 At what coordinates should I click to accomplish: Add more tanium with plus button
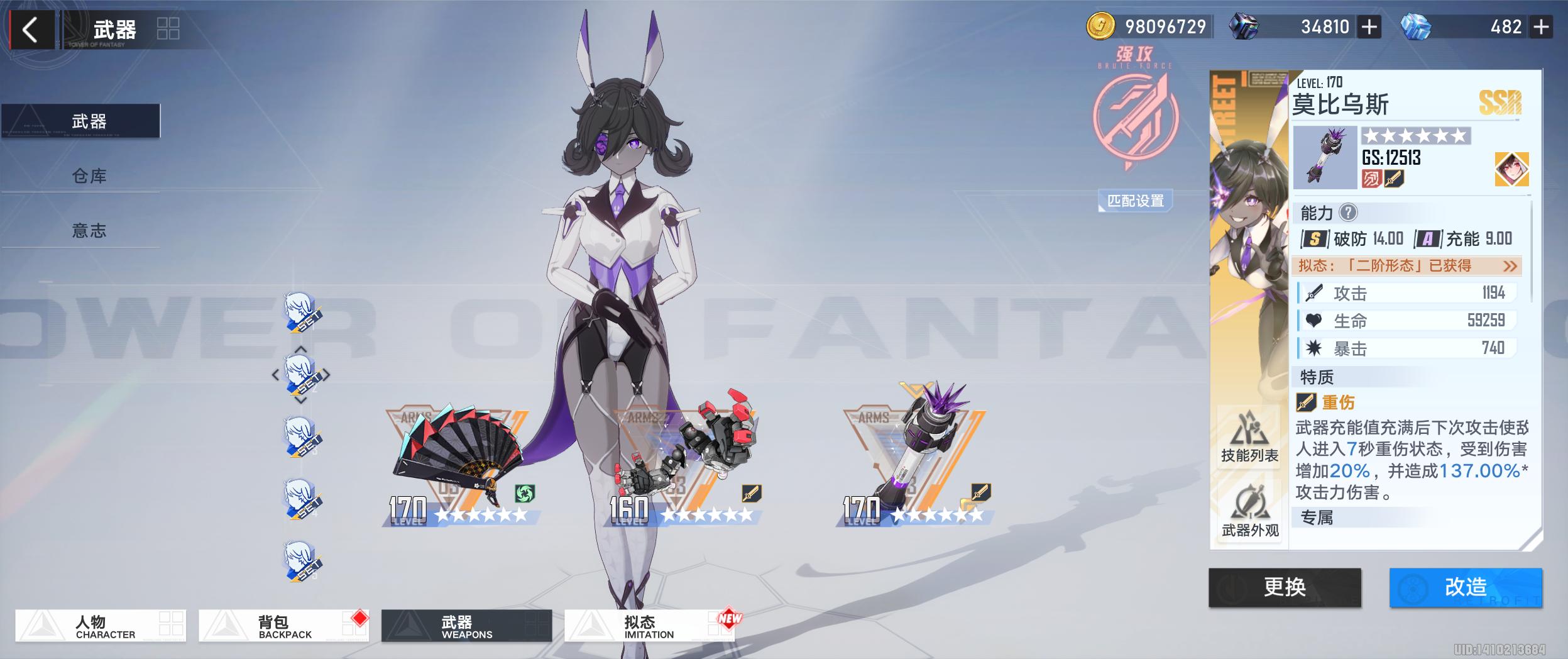1541,27
